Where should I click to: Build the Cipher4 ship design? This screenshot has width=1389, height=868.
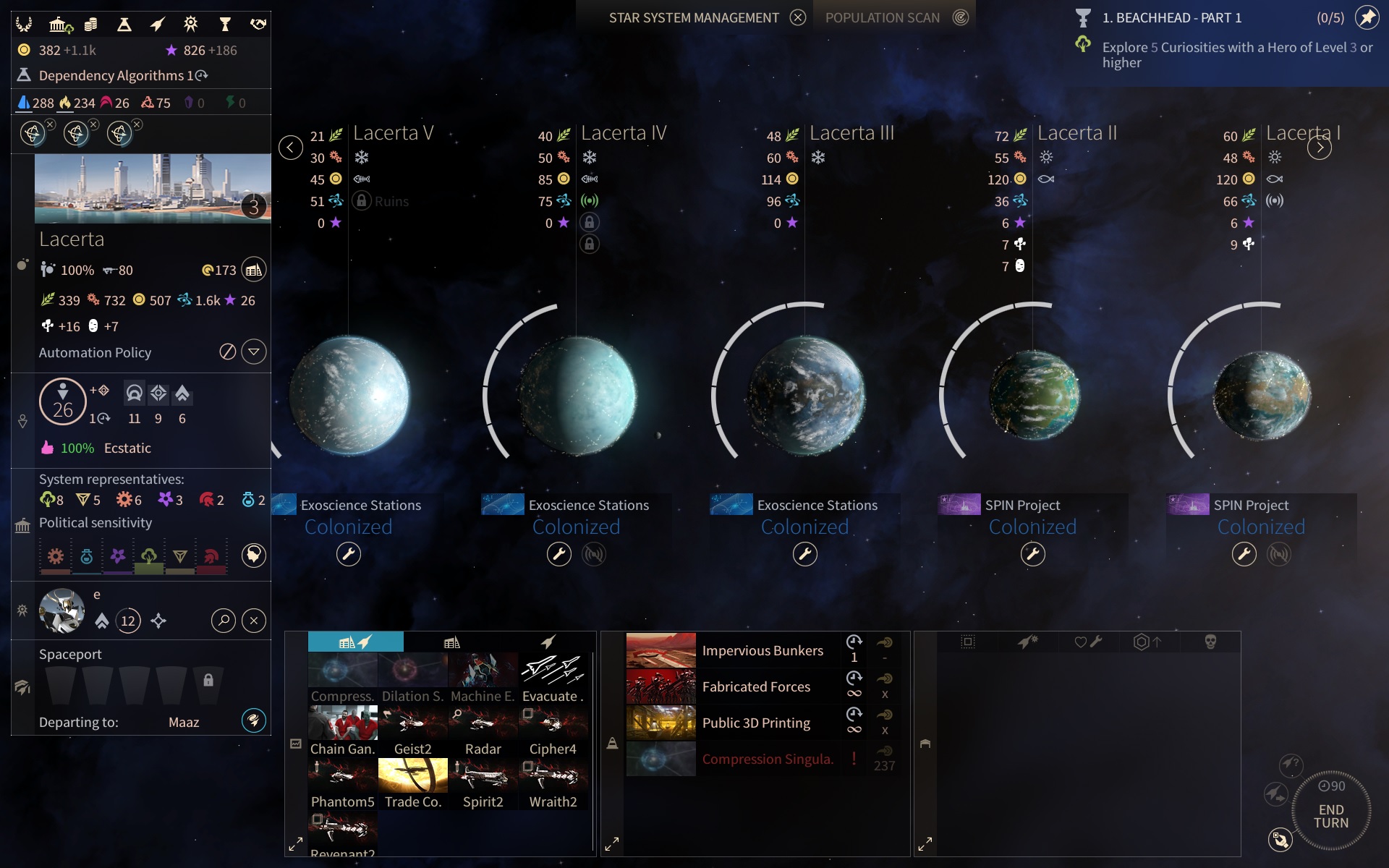coord(553,730)
